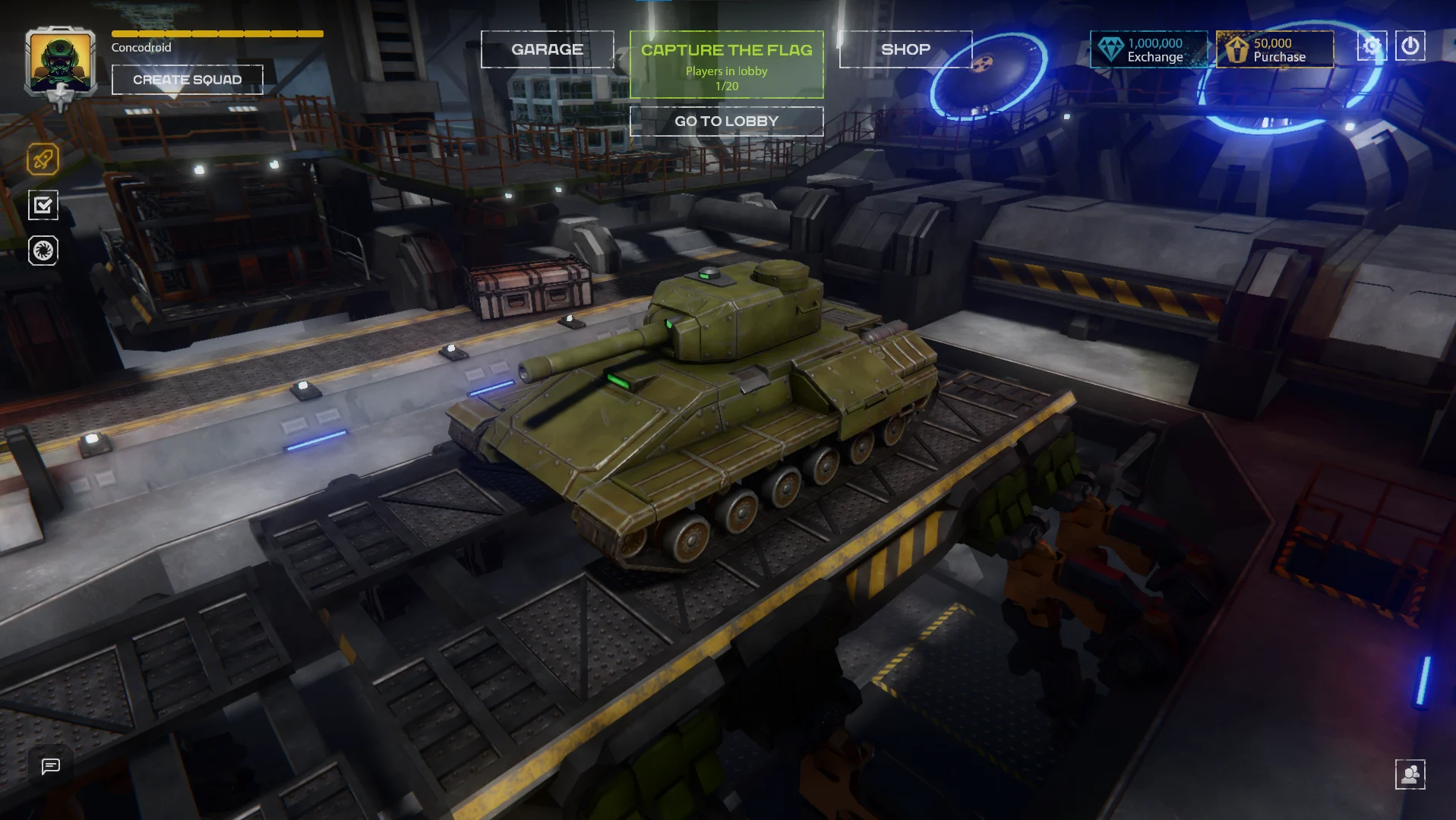Exchange the 1,000,000 blue crystals
The width and height of the screenshot is (1456, 820).
[1148, 50]
